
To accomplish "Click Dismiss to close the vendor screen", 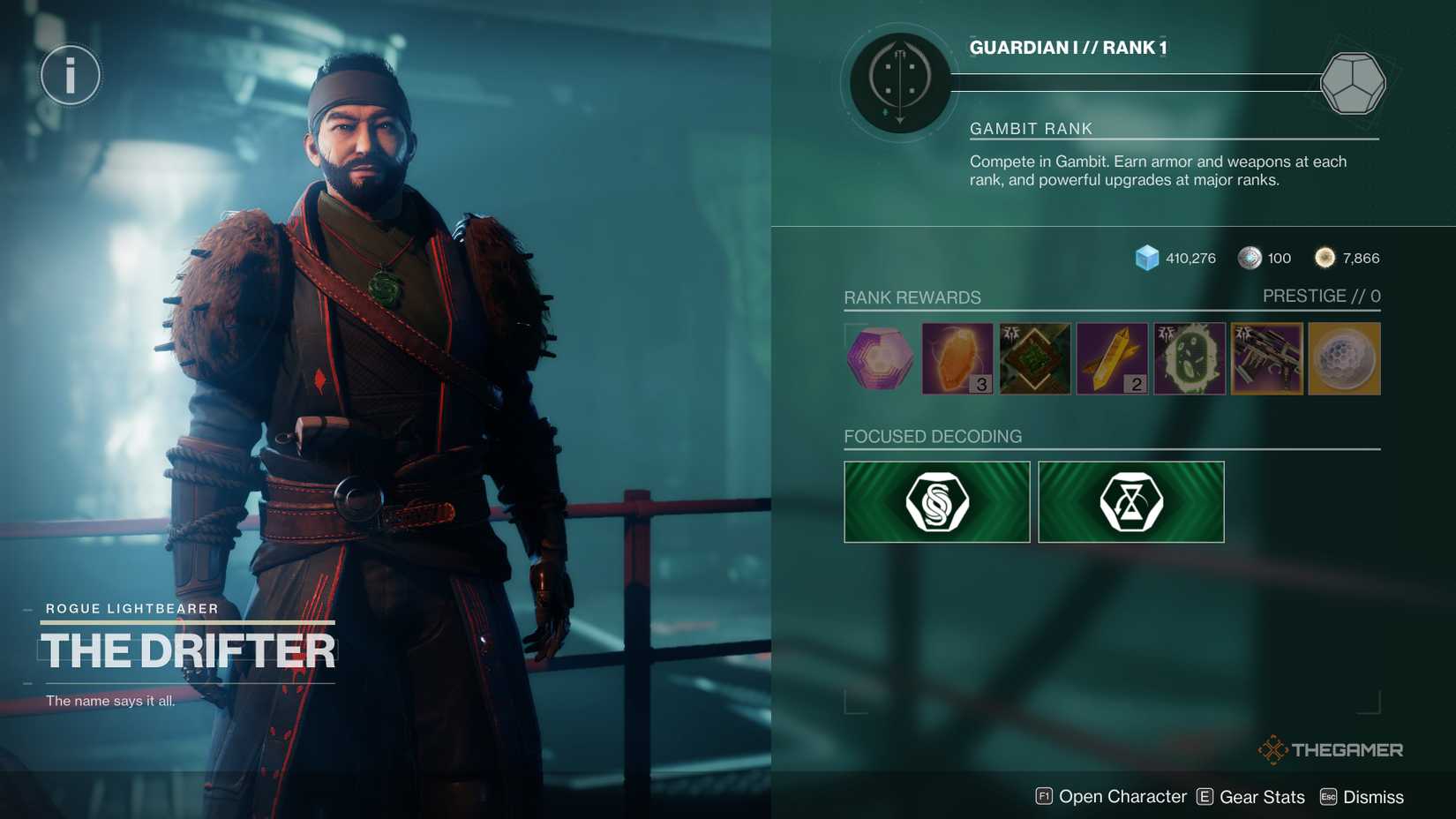I will click(x=1374, y=796).
